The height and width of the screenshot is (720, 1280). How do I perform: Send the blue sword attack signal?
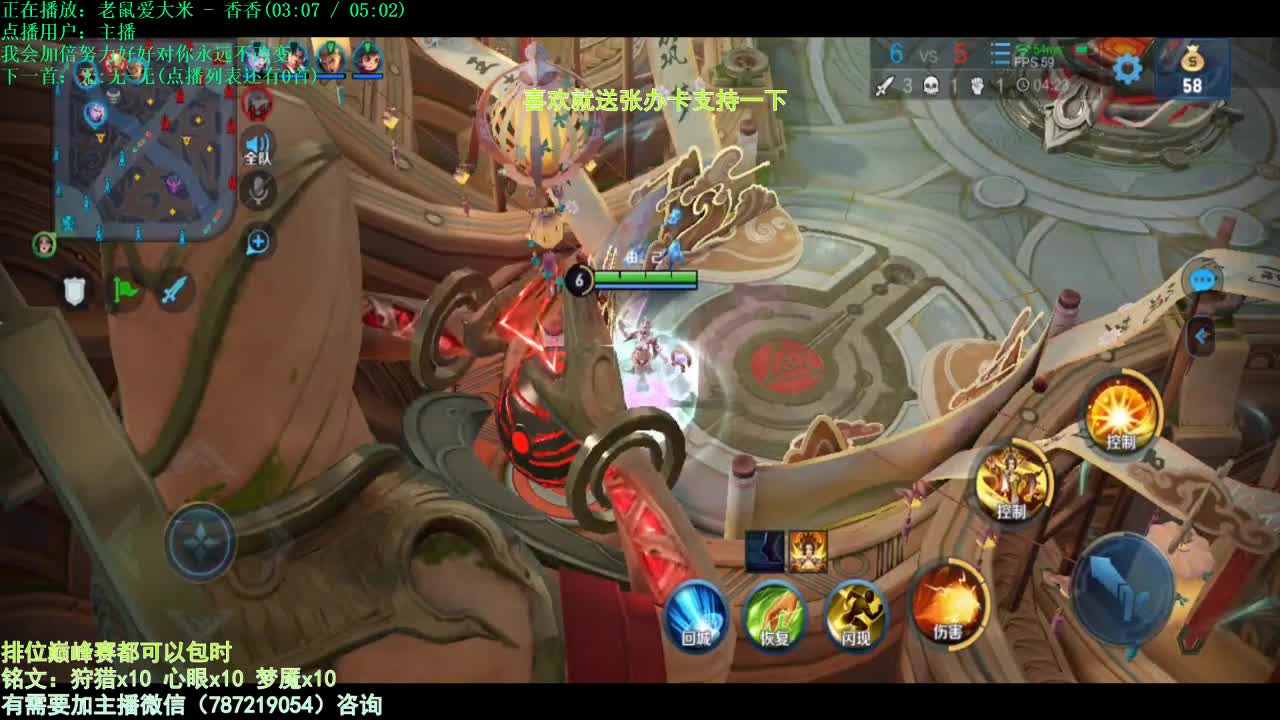coord(175,291)
